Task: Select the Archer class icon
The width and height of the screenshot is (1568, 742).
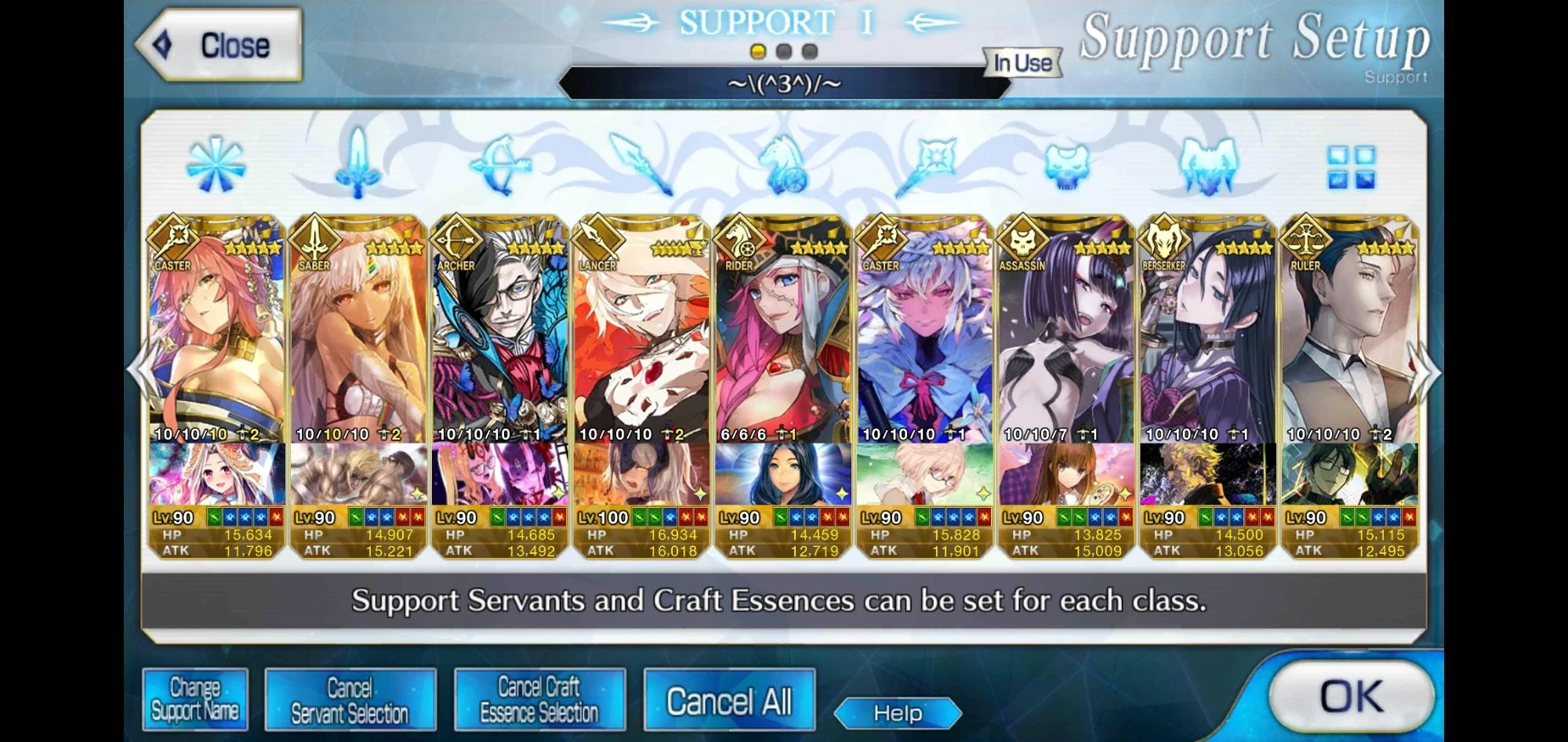Action: [500, 167]
